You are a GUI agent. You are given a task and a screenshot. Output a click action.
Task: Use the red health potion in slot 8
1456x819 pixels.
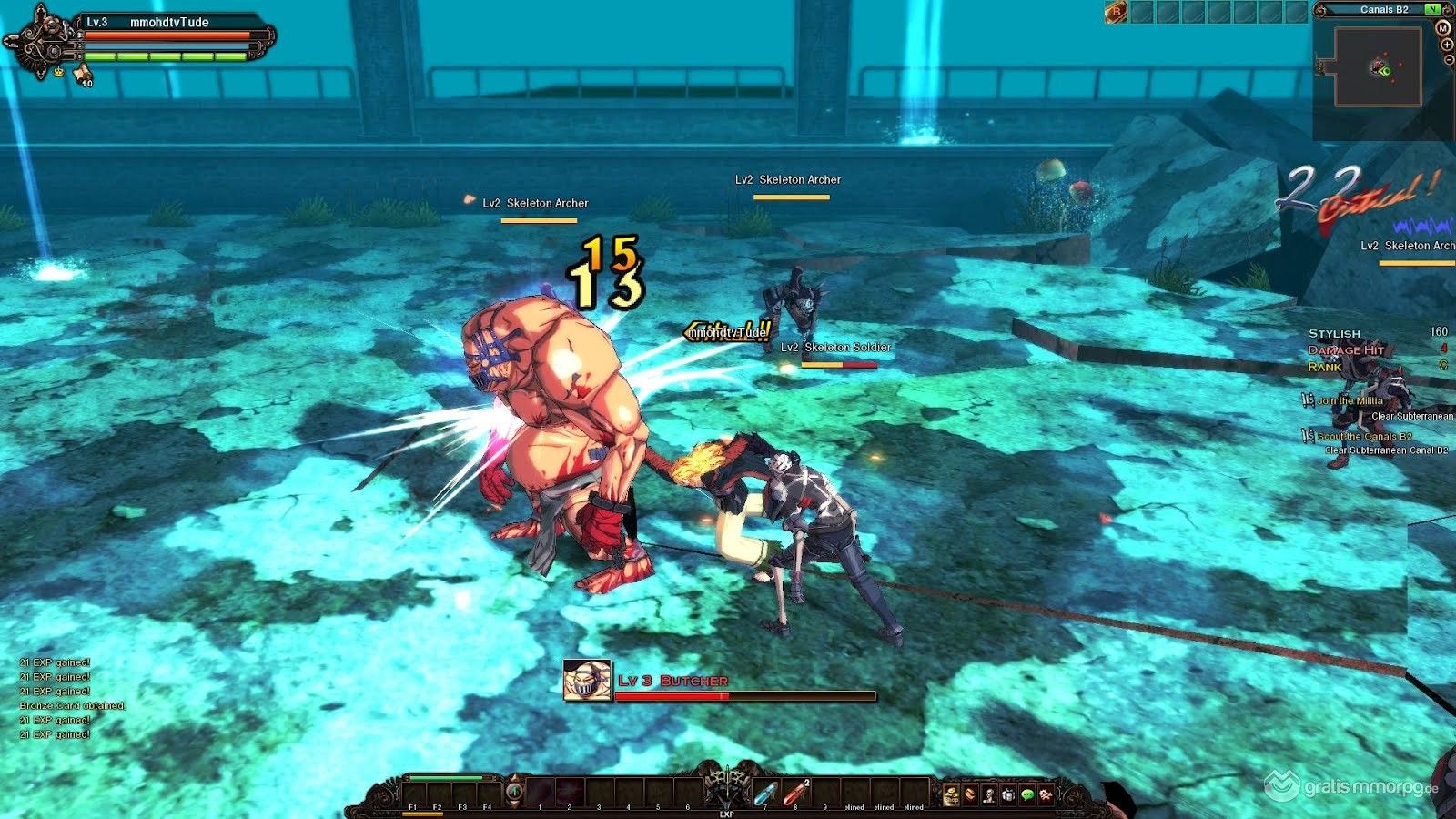tap(795, 794)
